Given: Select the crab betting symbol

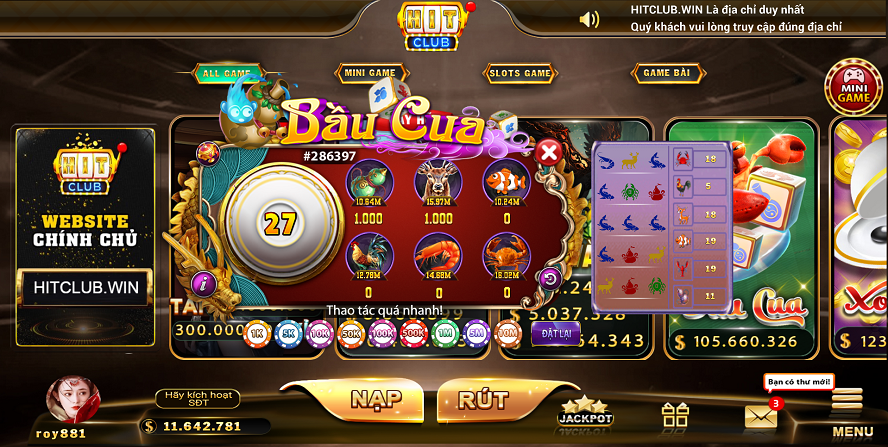Looking at the screenshot, I should 505,254.
